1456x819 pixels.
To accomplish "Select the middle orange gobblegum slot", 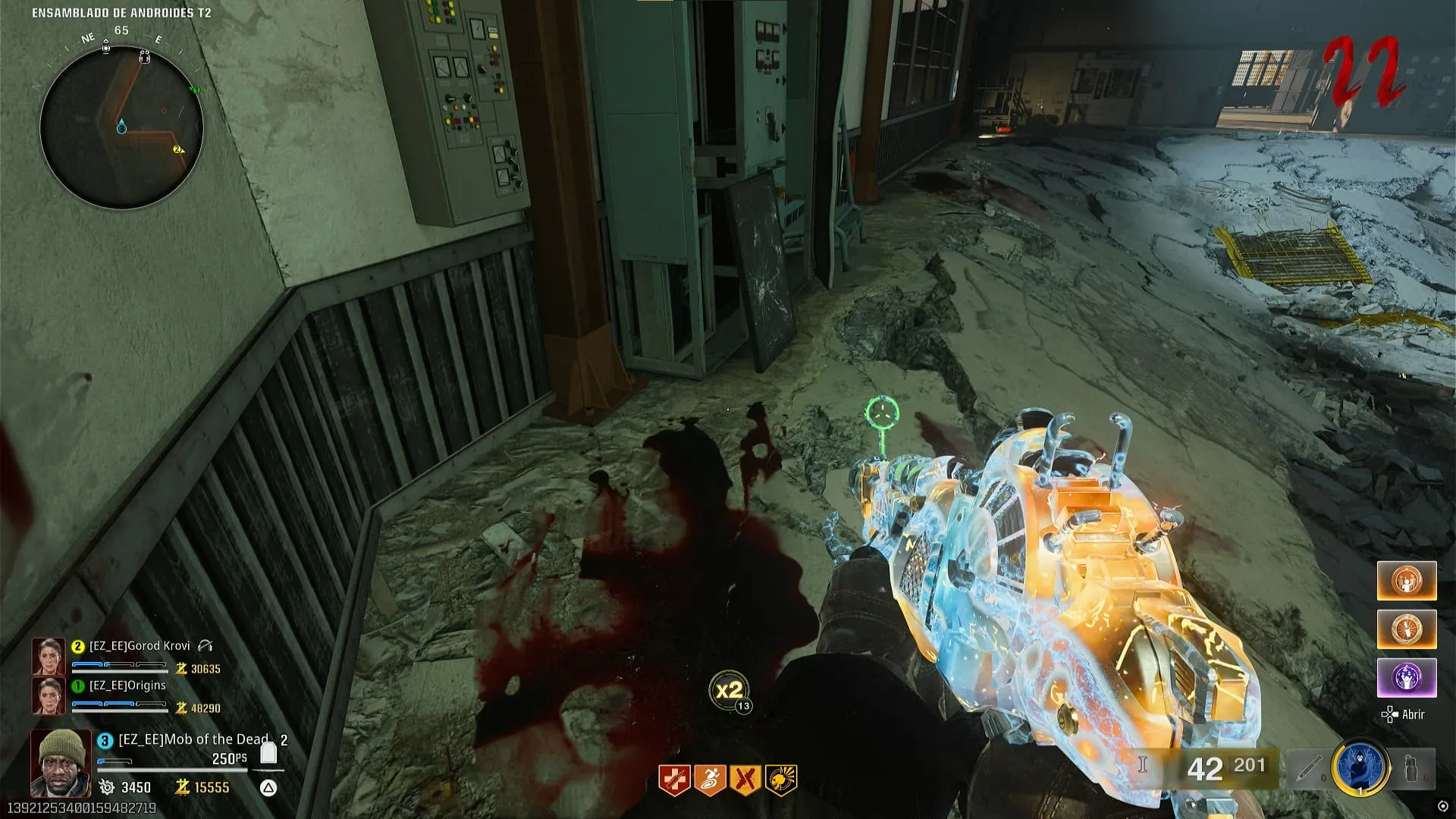I will [x=1407, y=629].
